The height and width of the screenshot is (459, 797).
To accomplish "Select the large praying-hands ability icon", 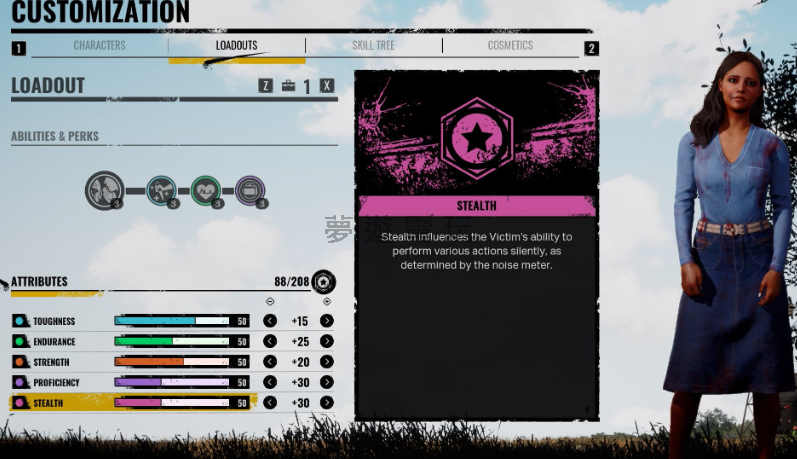I will 104,189.
